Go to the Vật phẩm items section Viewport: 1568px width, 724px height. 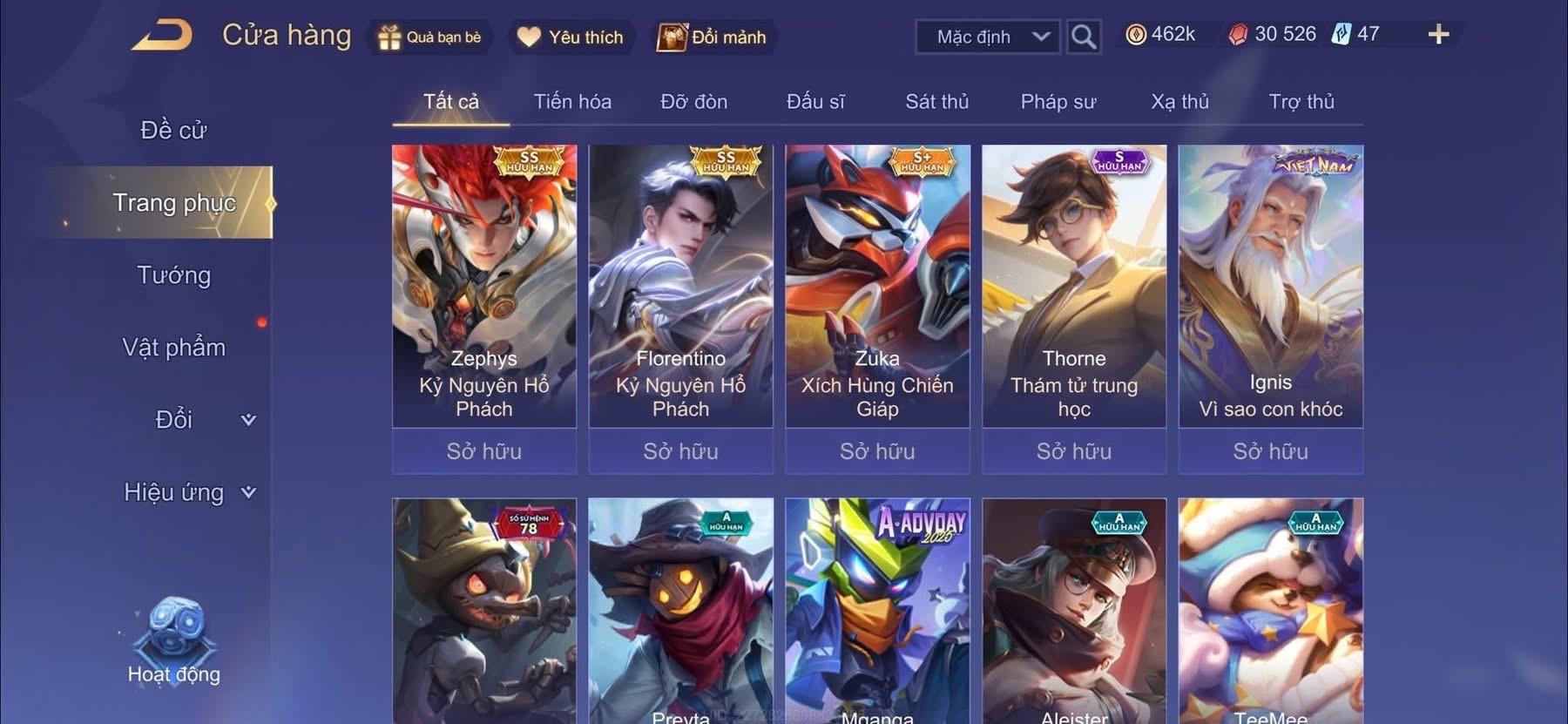click(173, 348)
